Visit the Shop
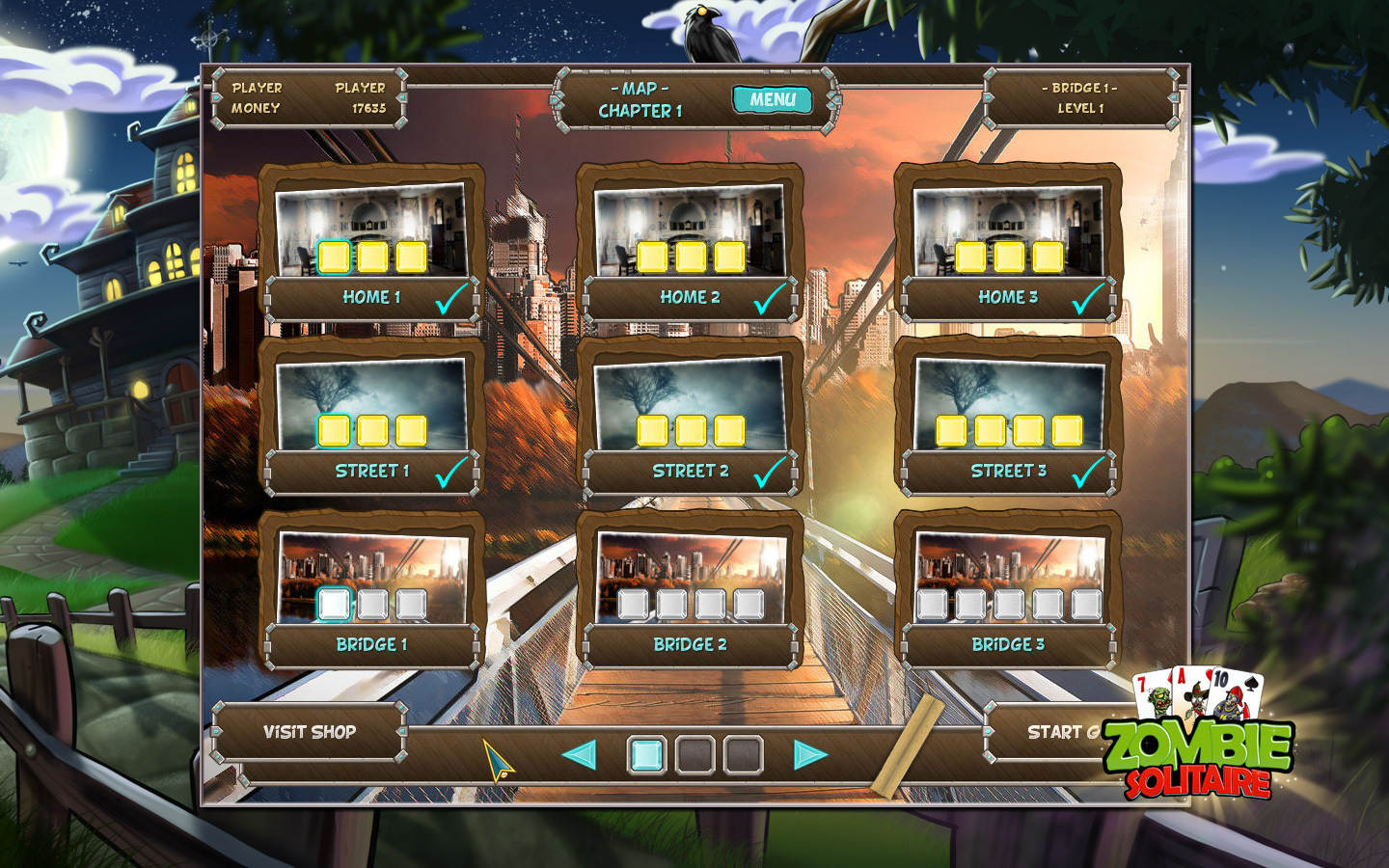Viewport: 1389px width, 868px height. (x=311, y=732)
